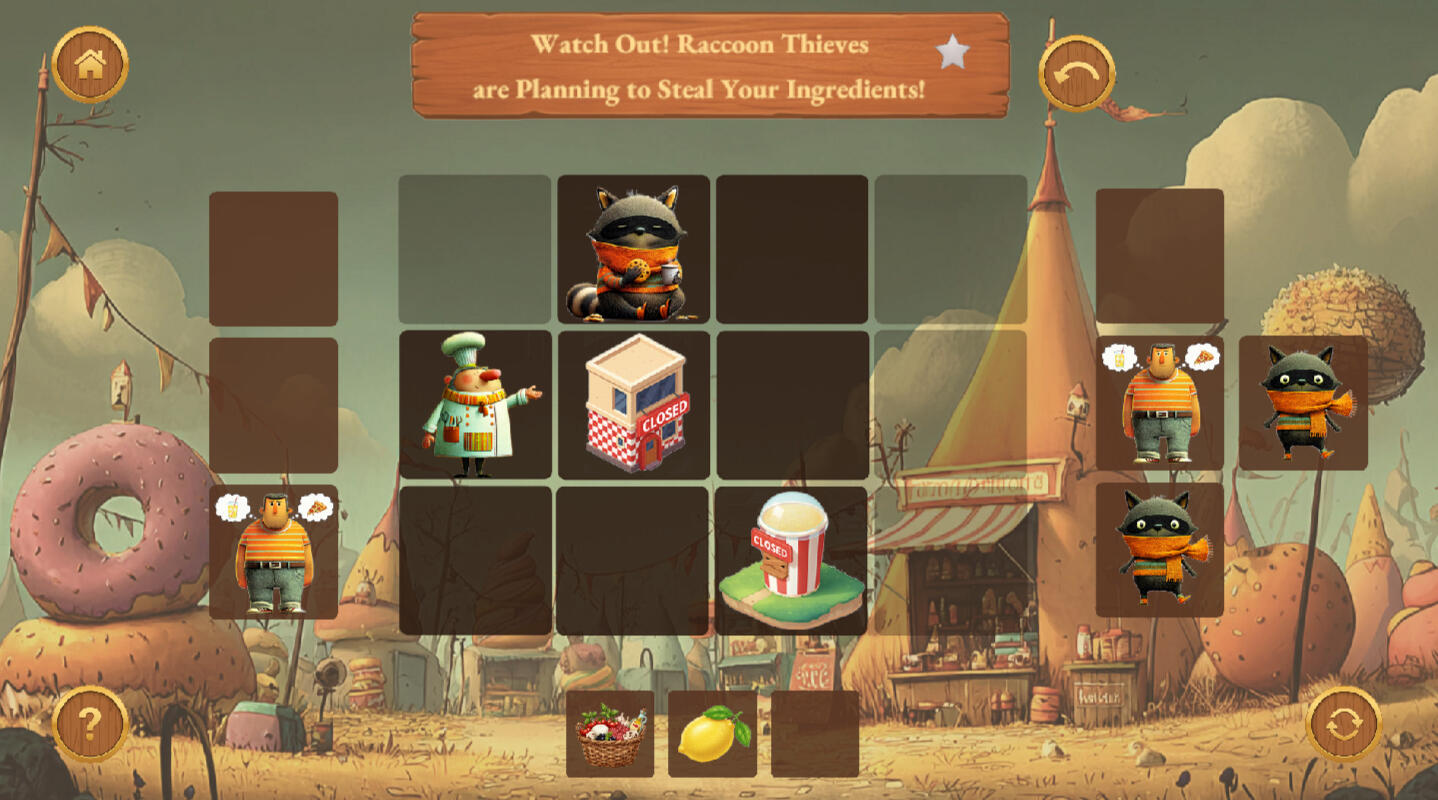Viewport: 1438px width, 800px height.
Task: Open the question mark help
Action: 90,723
